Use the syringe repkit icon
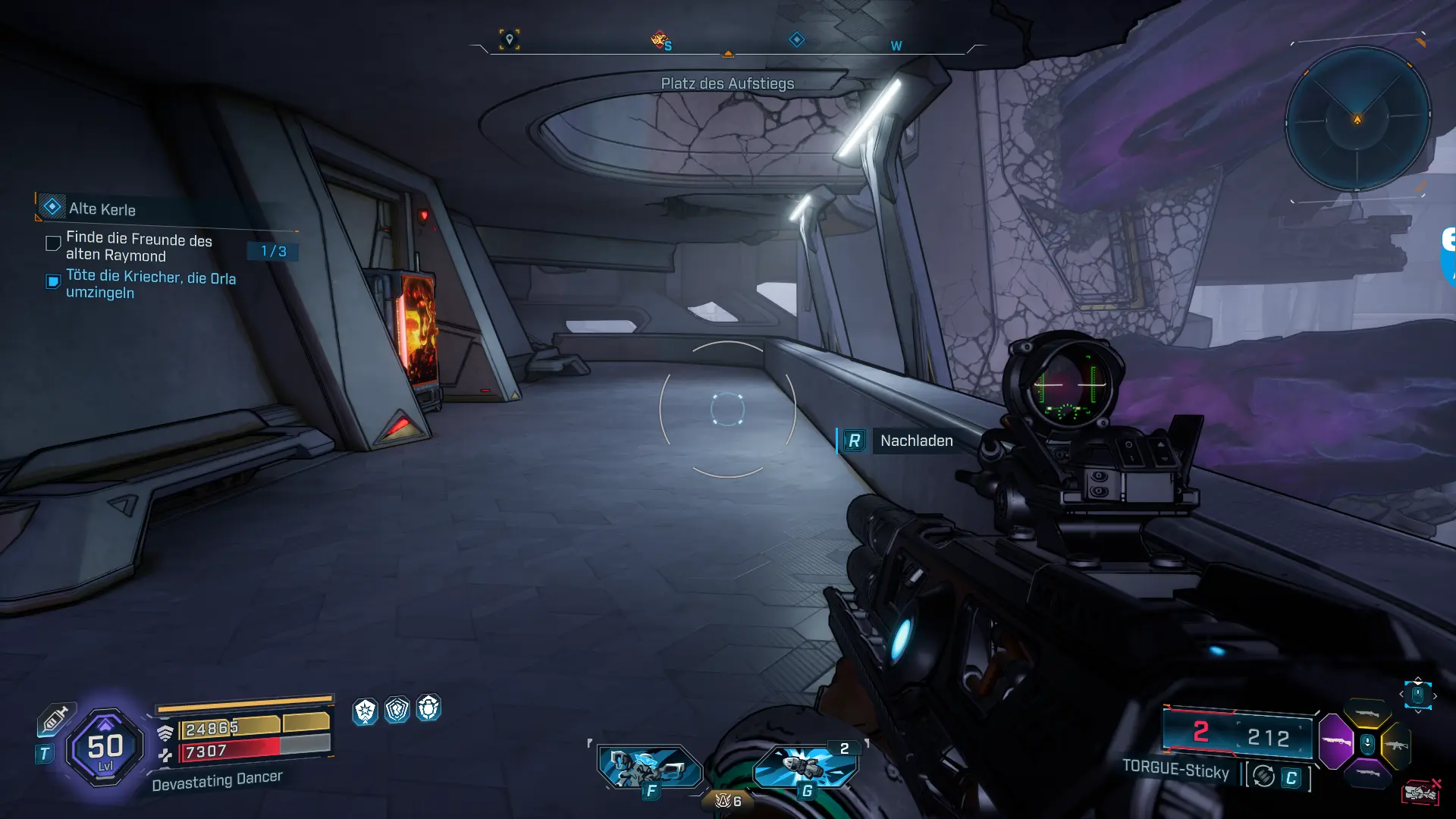Image resolution: width=1456 pixels, height=819 pixels. 55,718
